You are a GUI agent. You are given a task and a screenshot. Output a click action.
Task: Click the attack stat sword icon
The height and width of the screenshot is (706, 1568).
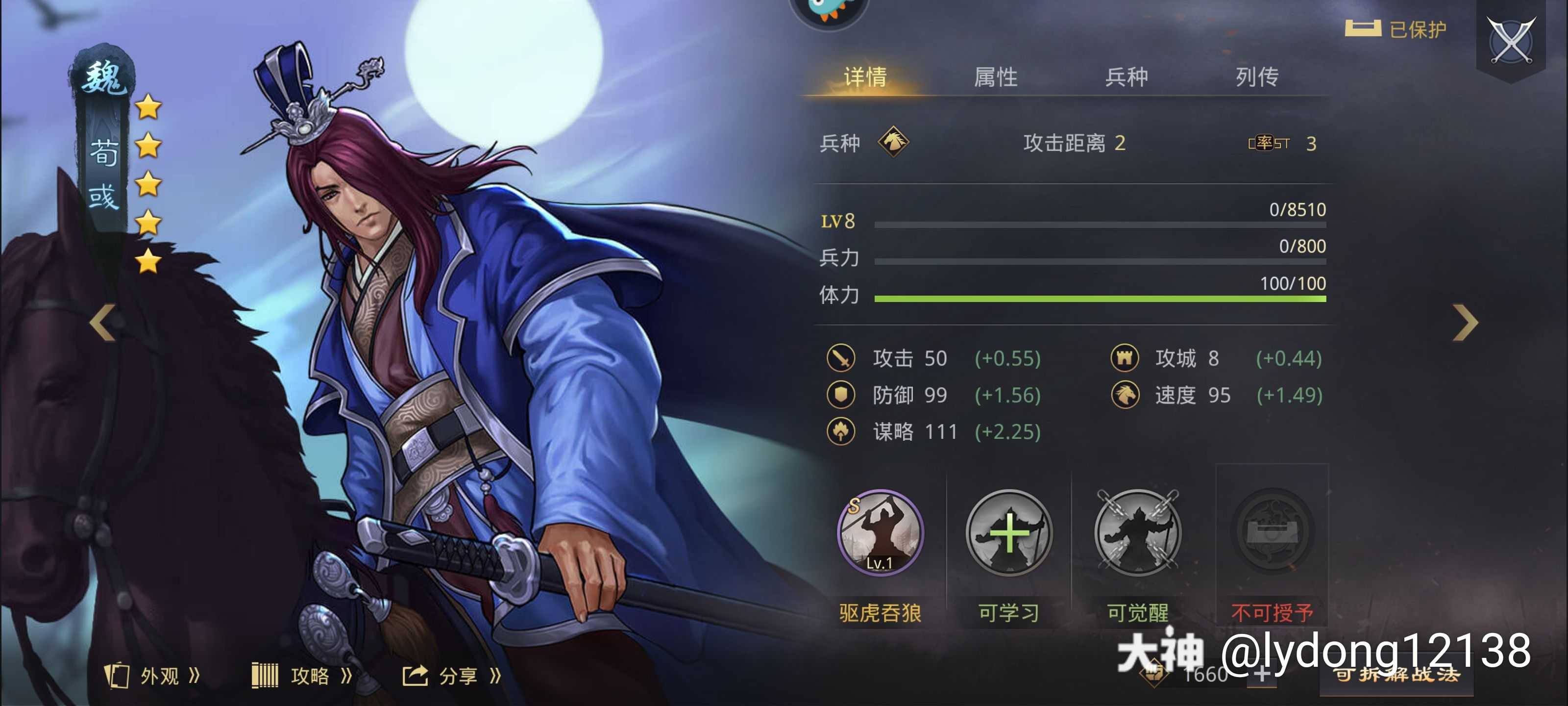click(x=842, y=359)
